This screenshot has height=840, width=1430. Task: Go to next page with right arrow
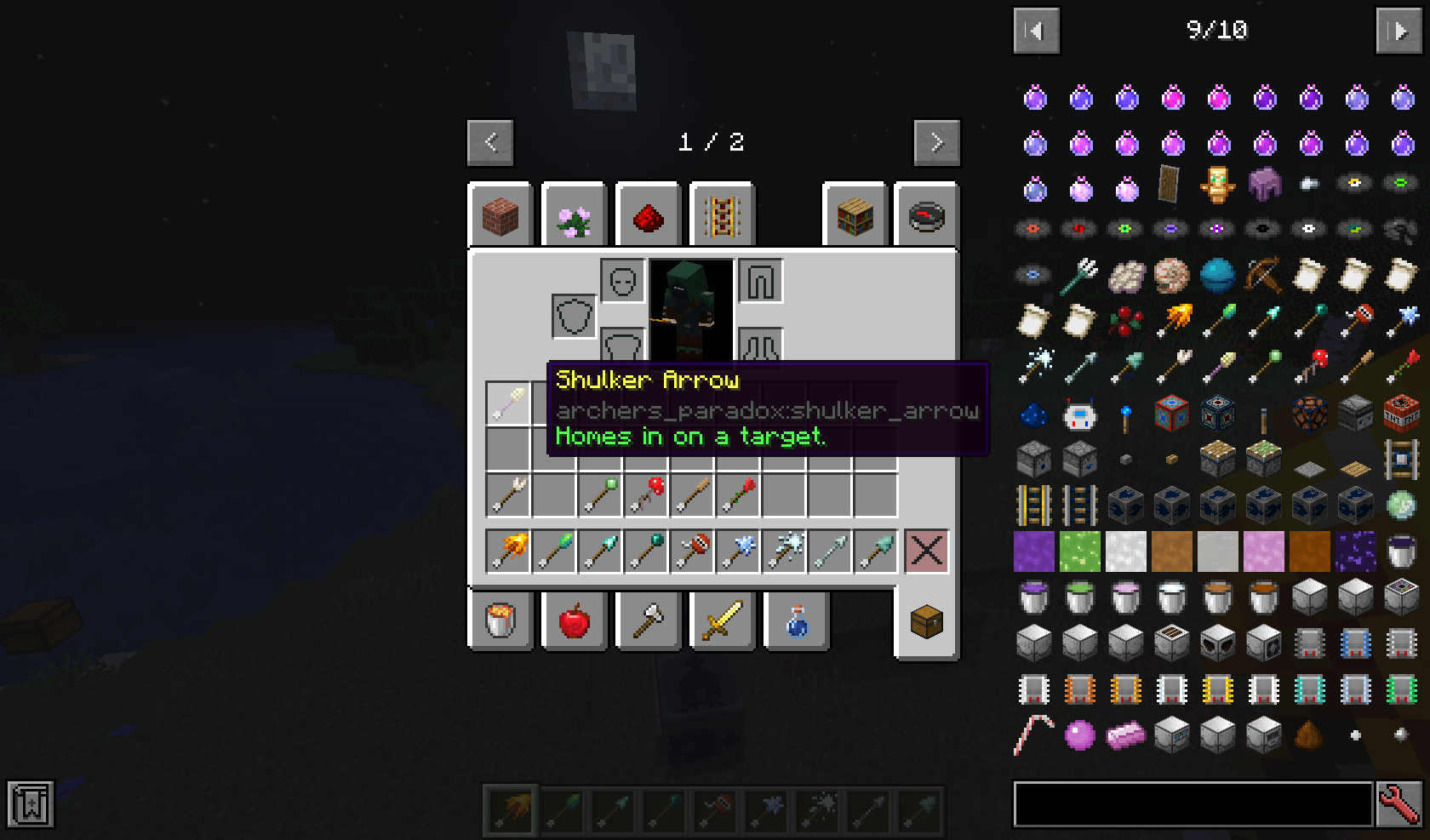coord(936,142)
